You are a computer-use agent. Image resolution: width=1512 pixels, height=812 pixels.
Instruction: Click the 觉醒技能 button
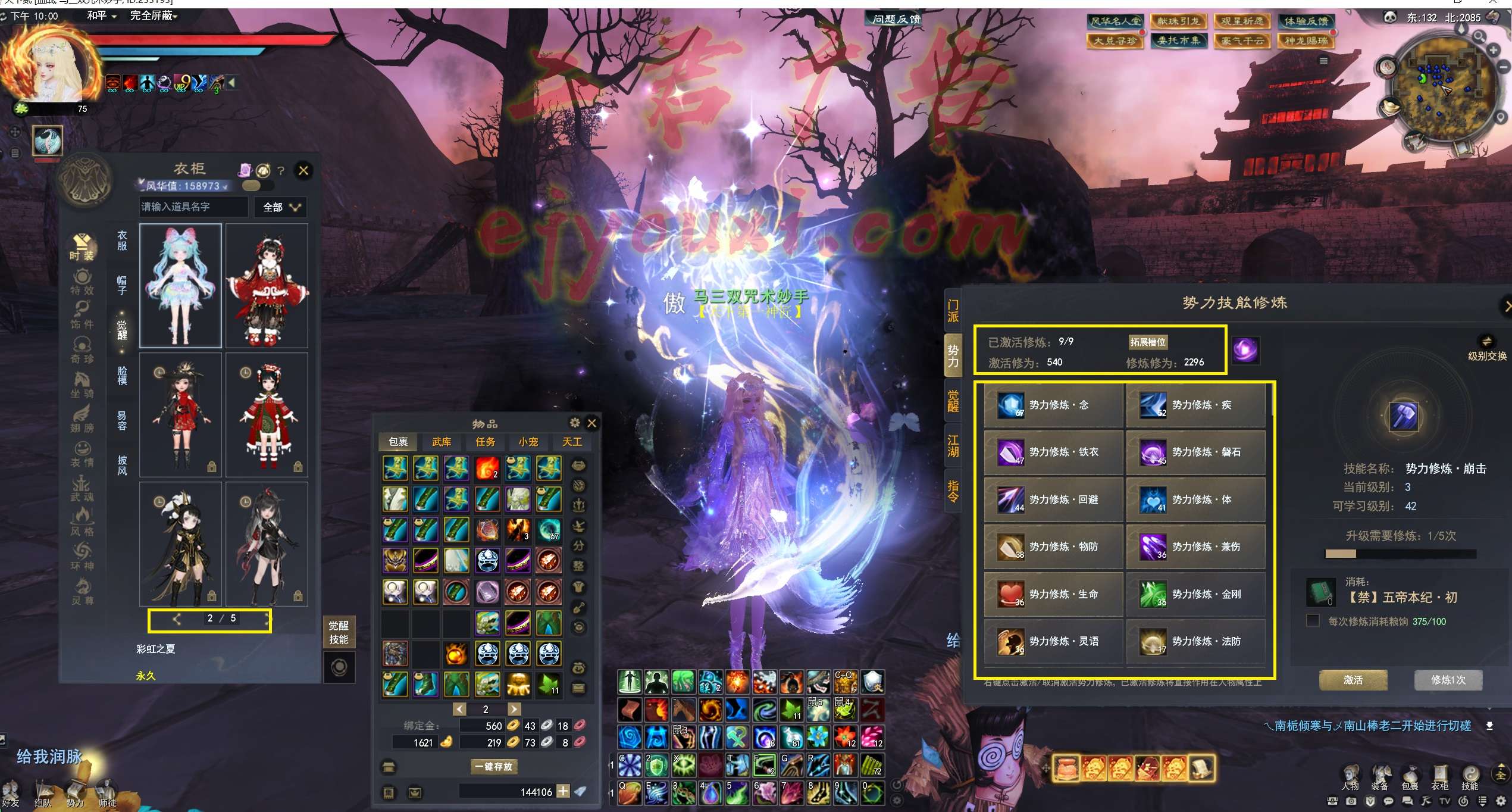point(339,632)
